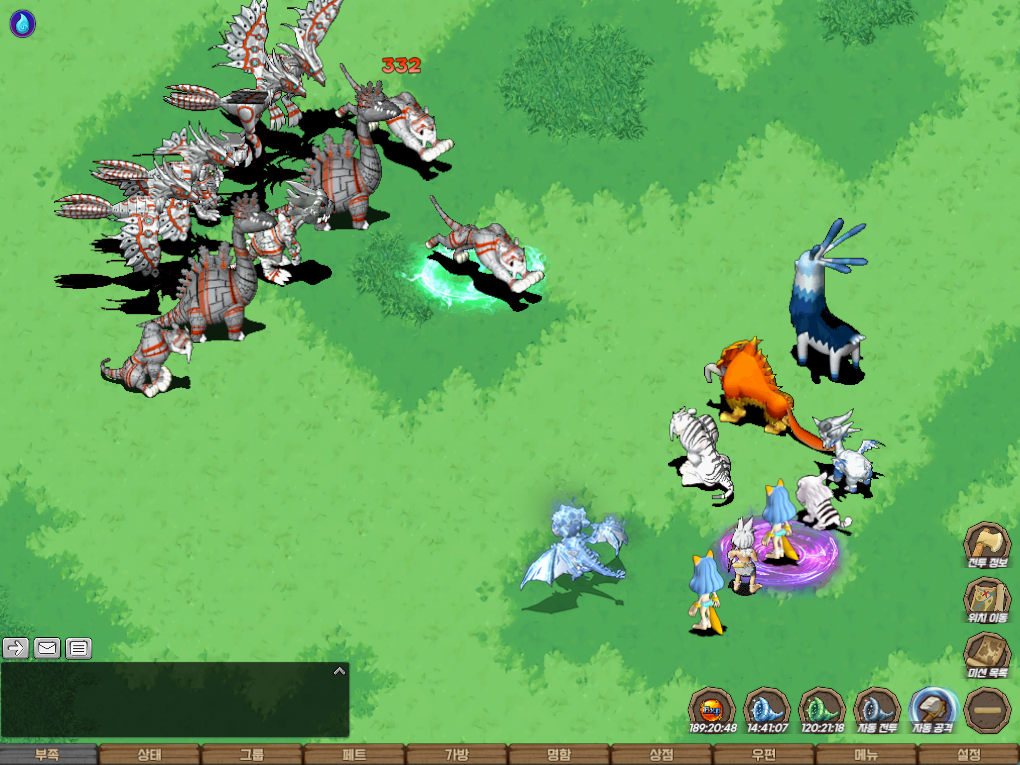Open the envelope button above the chat box

coord(47,648)
